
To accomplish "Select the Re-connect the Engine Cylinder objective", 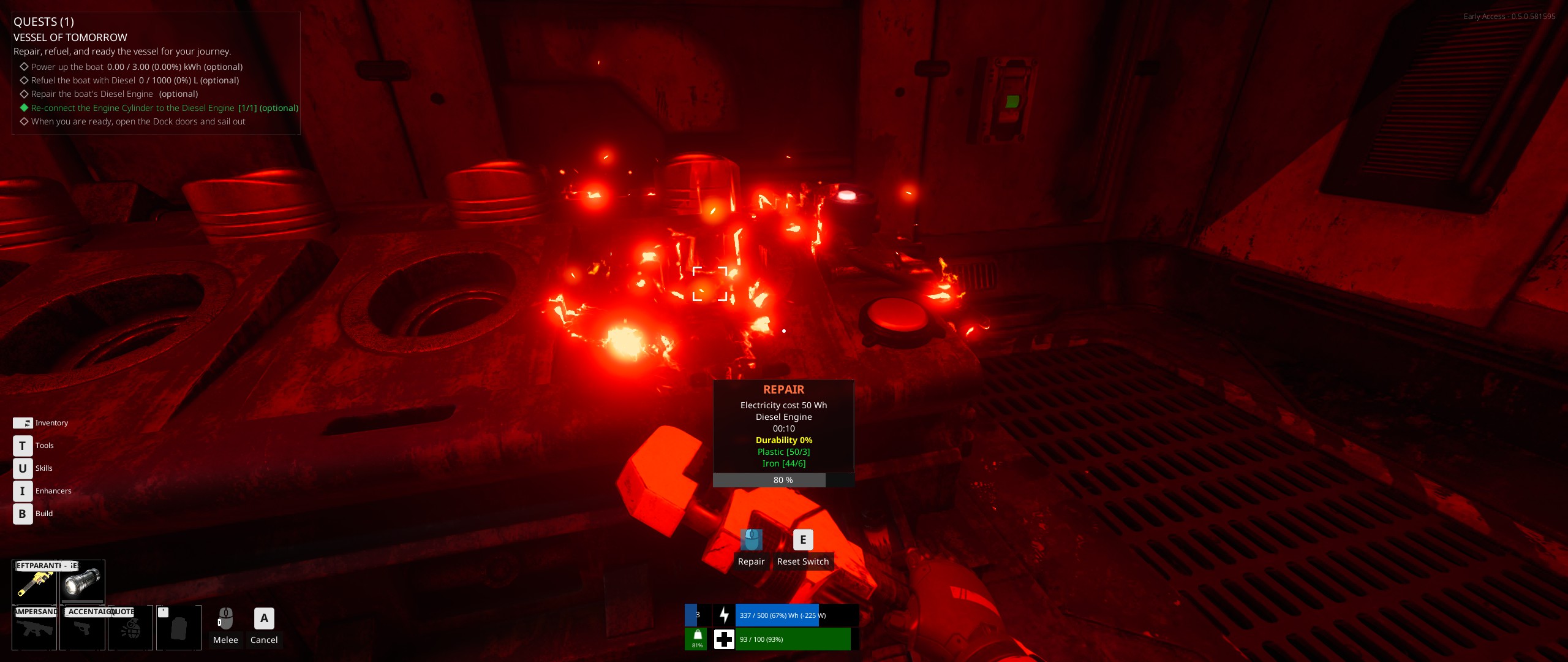I will tap(164, 108).
